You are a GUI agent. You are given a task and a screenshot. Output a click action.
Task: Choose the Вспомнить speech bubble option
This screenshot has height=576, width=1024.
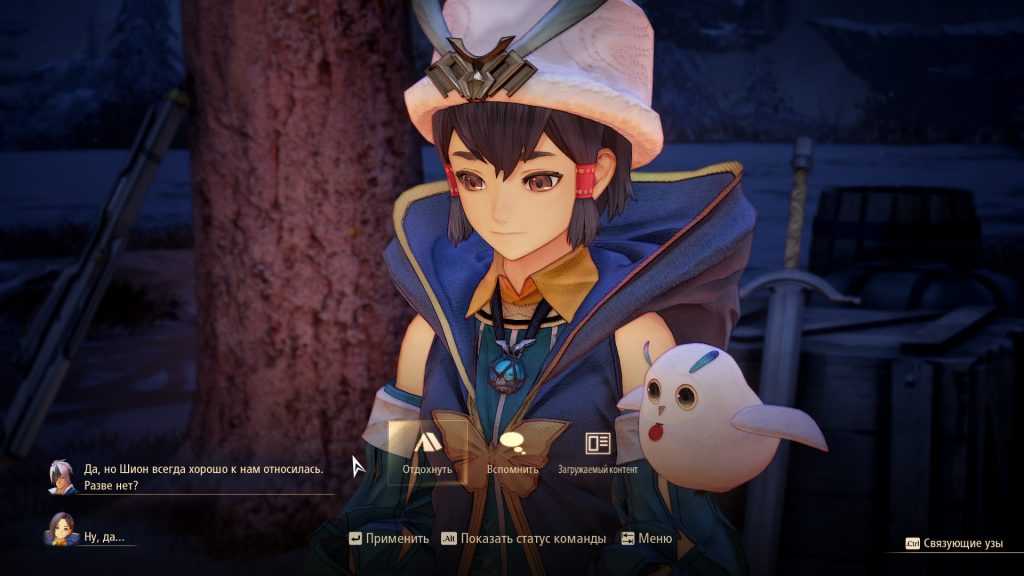pyautogui.click(x=512, y=449)
